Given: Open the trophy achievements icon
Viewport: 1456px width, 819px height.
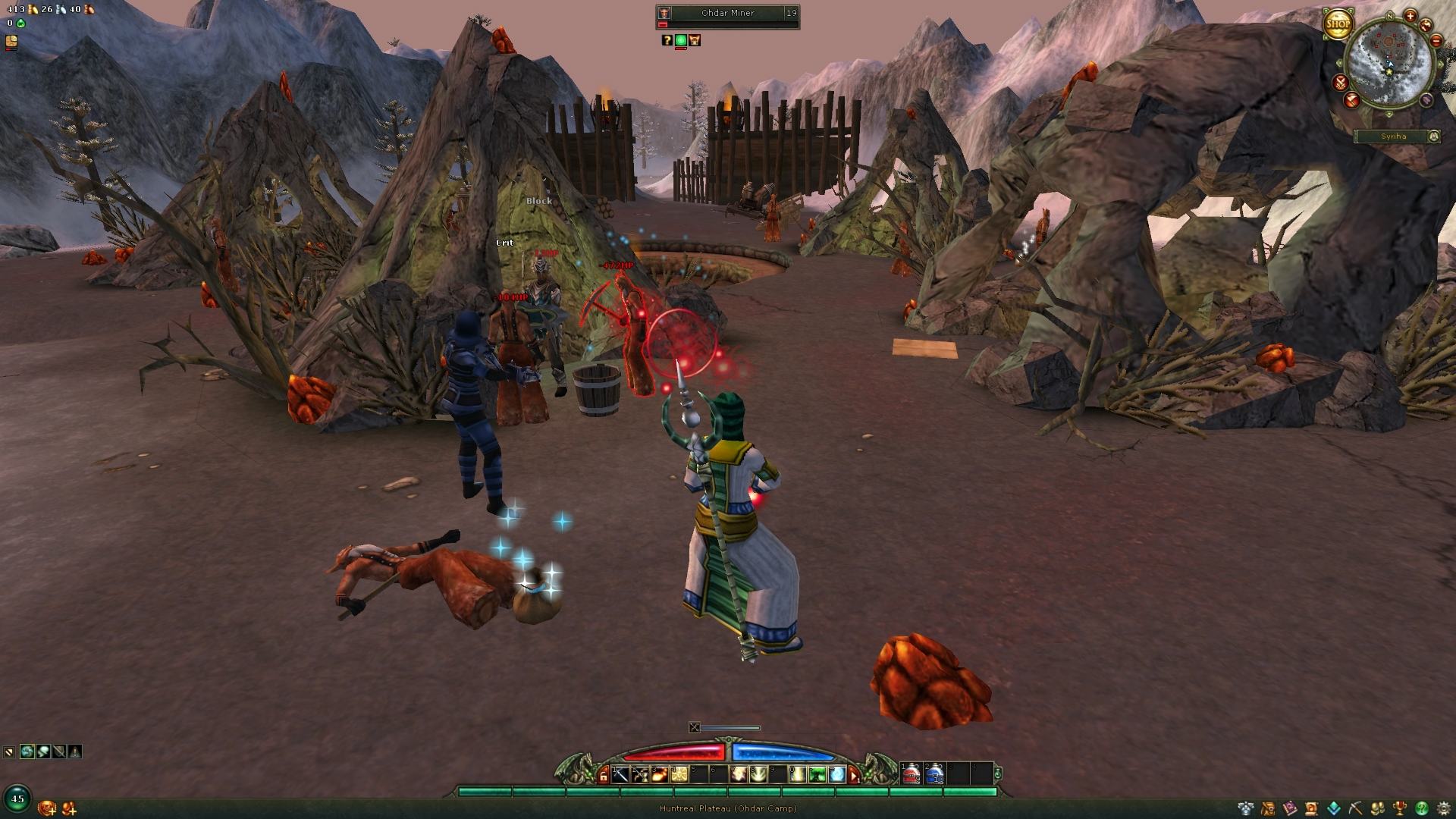Looking at the screenshot, I should pyautogui.click(x=1401, y=808).
